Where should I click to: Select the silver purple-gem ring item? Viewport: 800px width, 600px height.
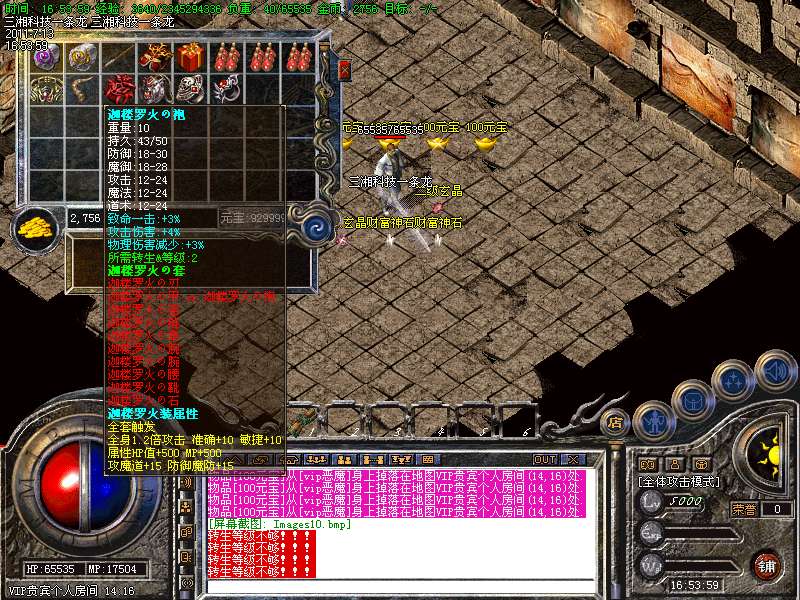(x=46, y=56)
